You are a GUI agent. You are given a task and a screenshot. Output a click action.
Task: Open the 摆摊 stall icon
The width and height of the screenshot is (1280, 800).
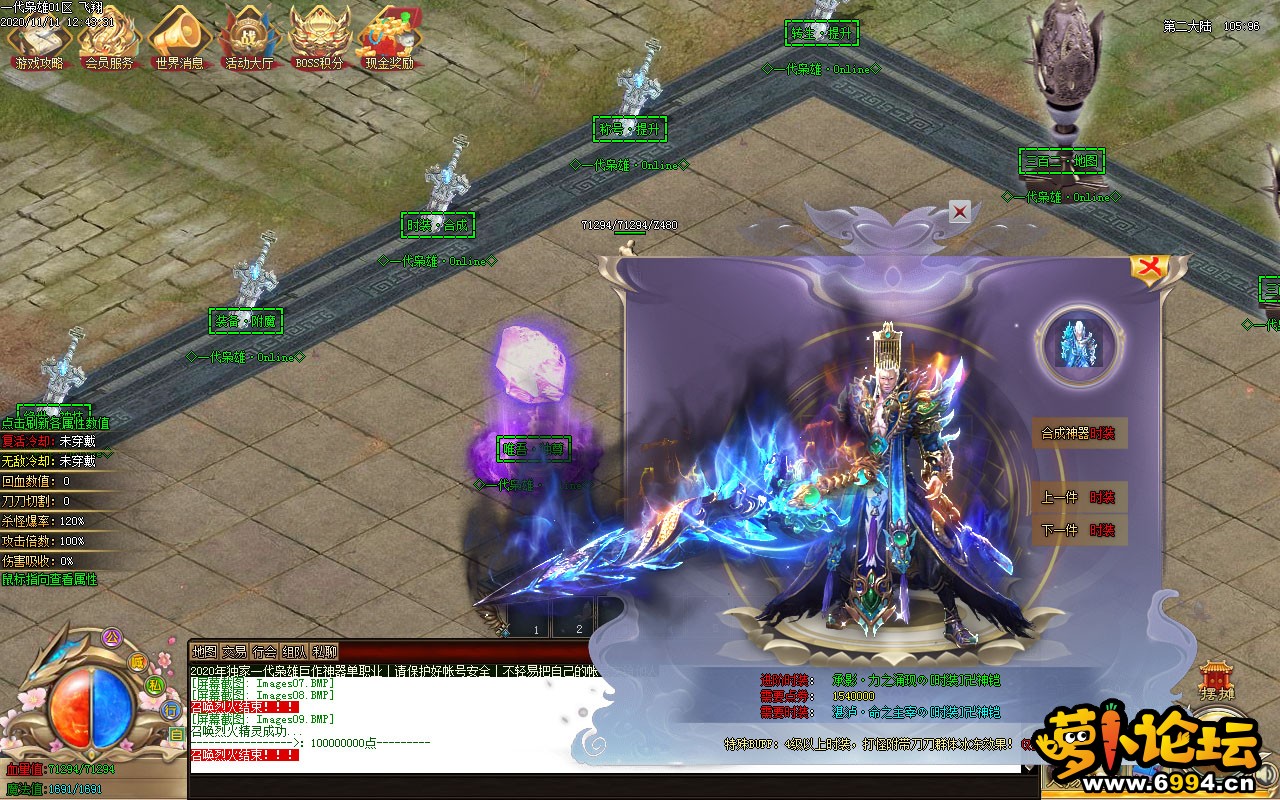tap(1215, 681)
